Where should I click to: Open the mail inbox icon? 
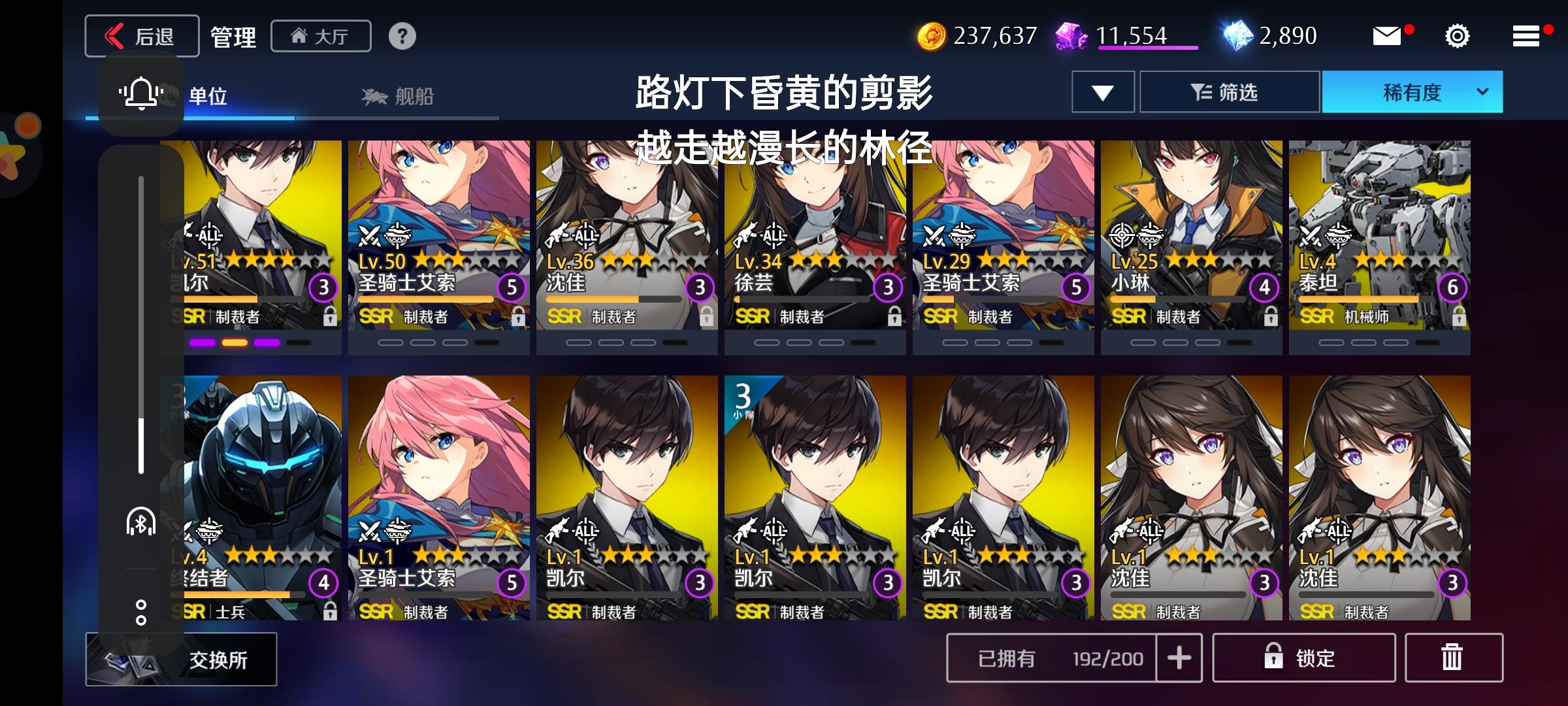pyautogui.click(x=1388, y=37)
